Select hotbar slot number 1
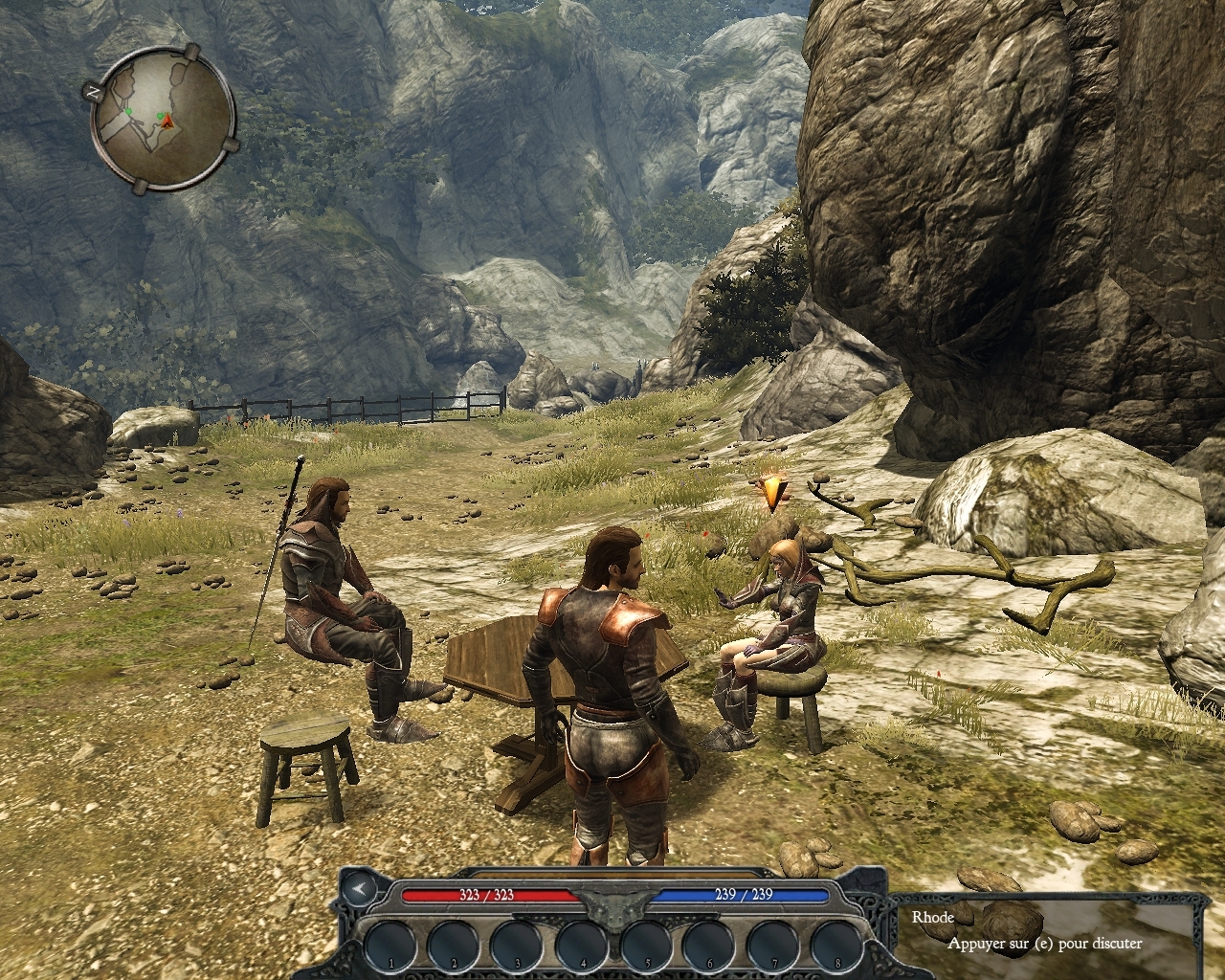 [x=391, y=946]
